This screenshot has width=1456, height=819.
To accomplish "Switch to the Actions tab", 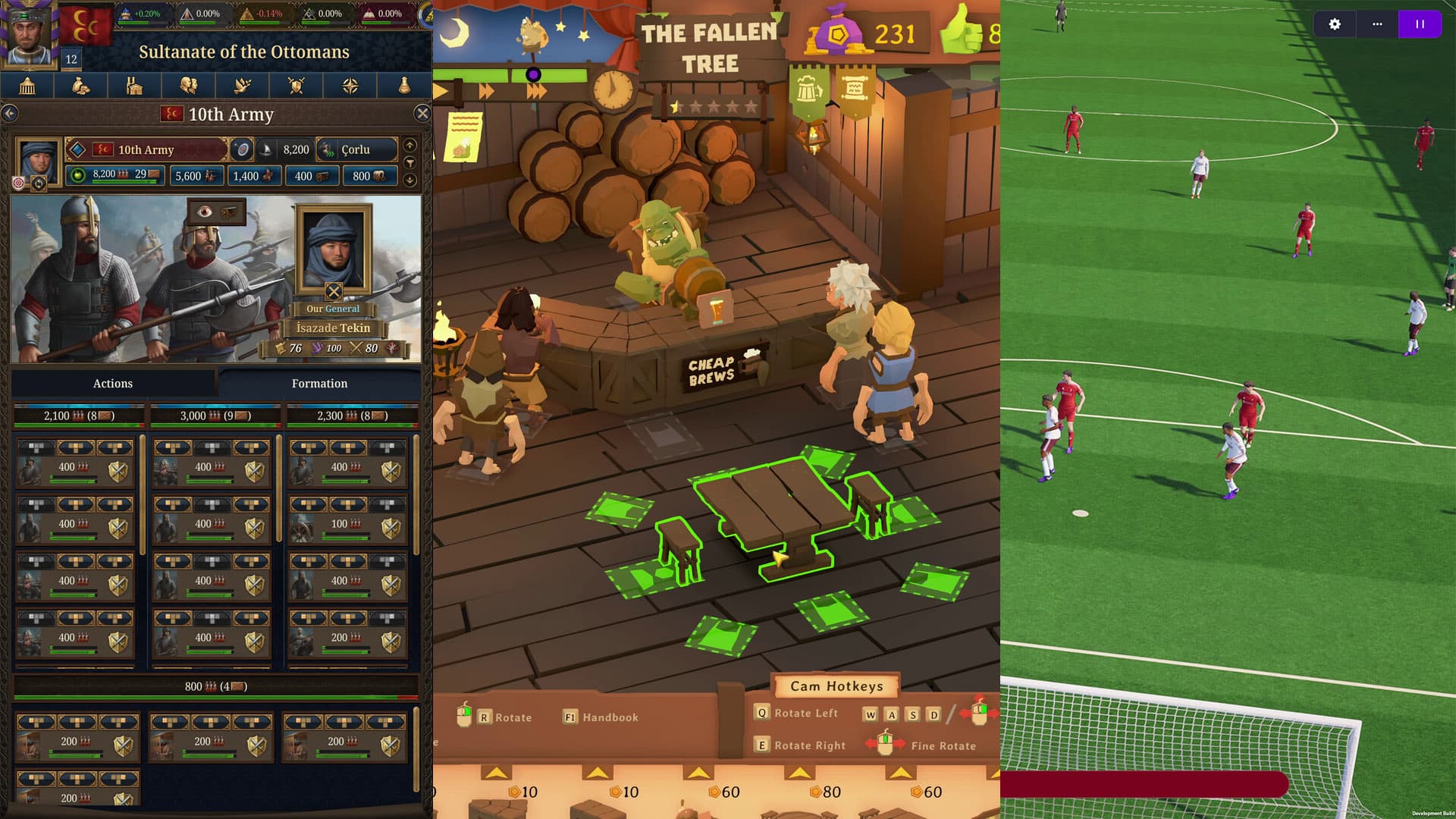I will click(112, 383).
